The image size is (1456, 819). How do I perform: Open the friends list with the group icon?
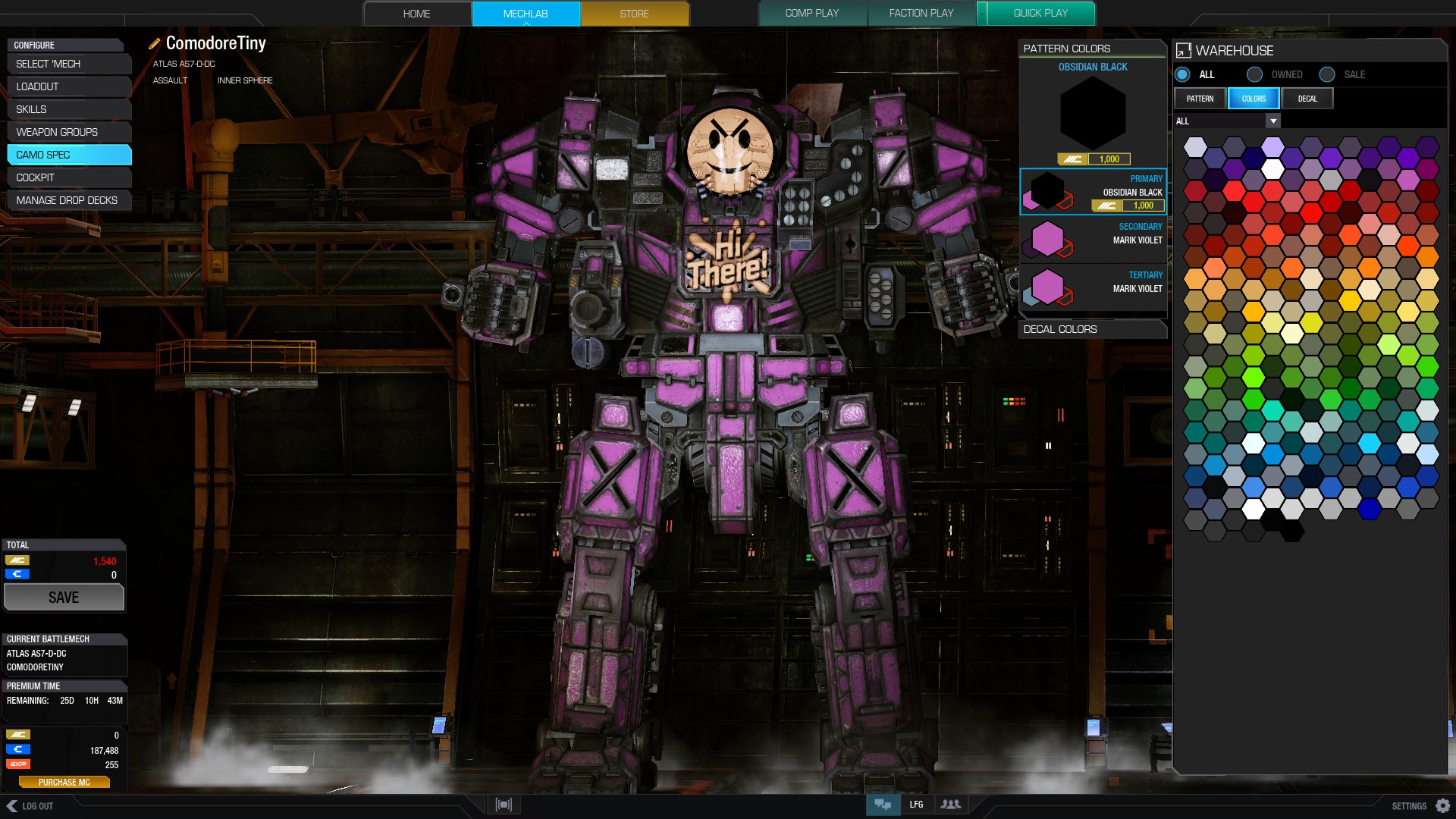[x=951, y=805]
